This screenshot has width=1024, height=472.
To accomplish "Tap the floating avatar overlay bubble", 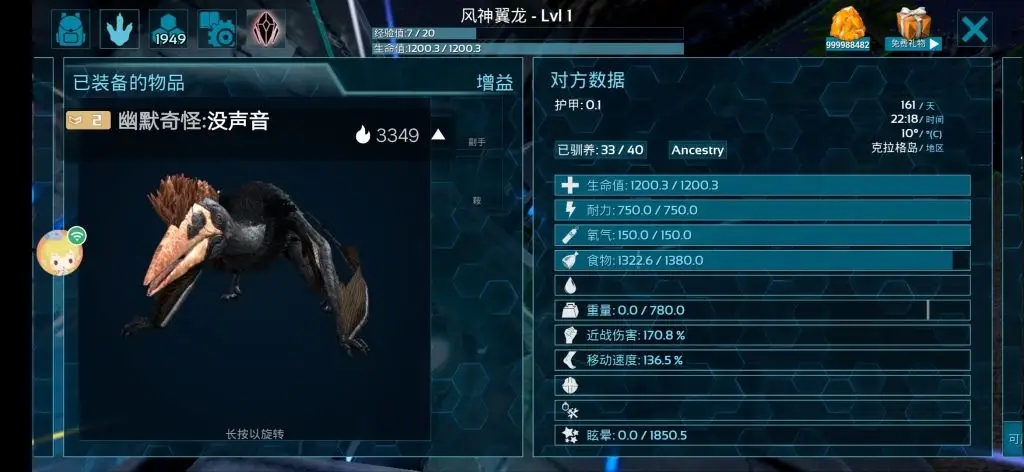I will pyautogui.click(x=60, y=251).
